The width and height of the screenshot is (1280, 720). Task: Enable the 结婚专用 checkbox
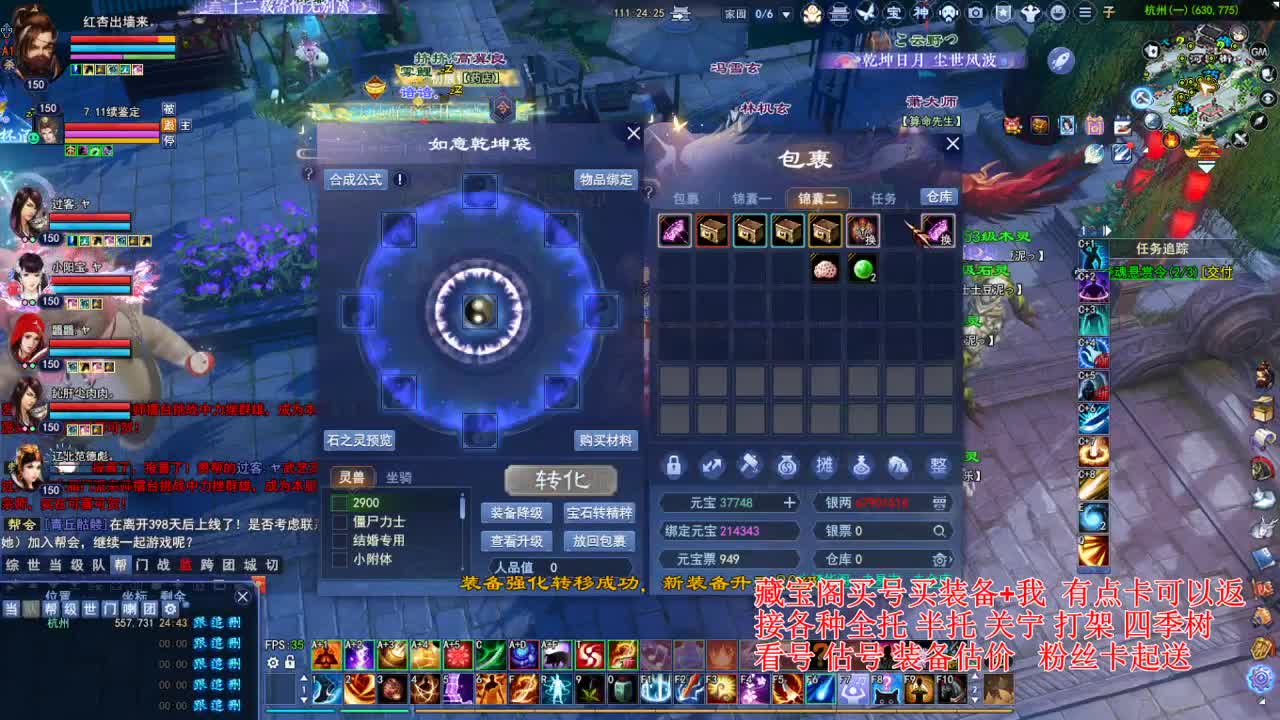coord(339,539)
